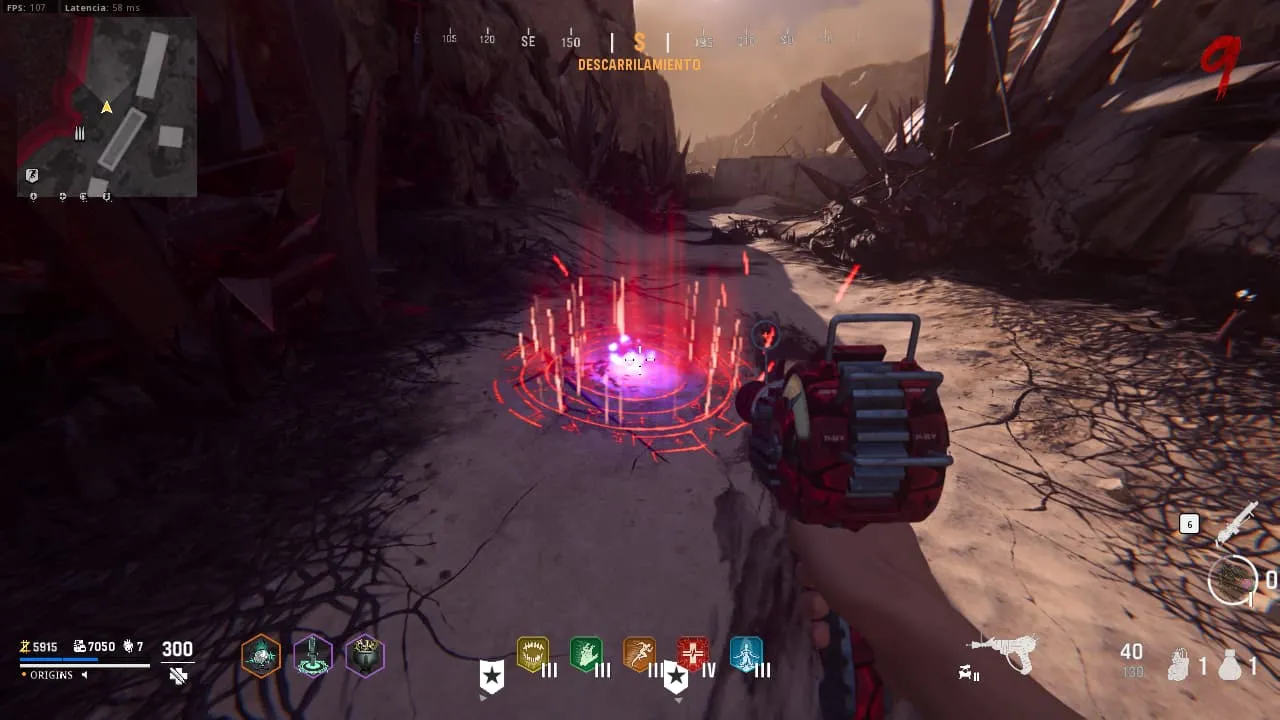Click the armor plate icon below 300
The image size is (1280, 720).
[178, 676]
